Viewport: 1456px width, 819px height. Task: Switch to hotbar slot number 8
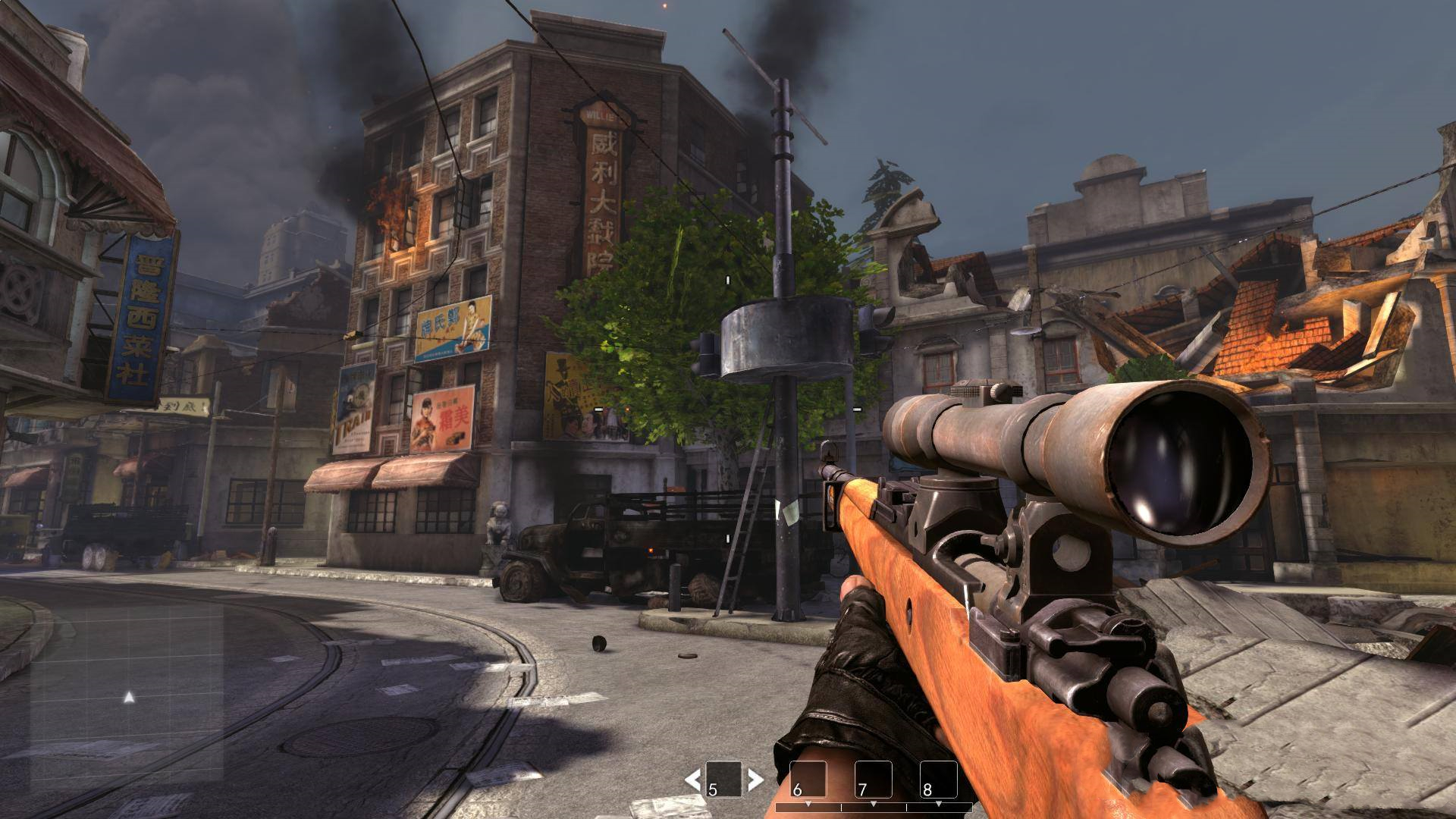click(938, 779)
